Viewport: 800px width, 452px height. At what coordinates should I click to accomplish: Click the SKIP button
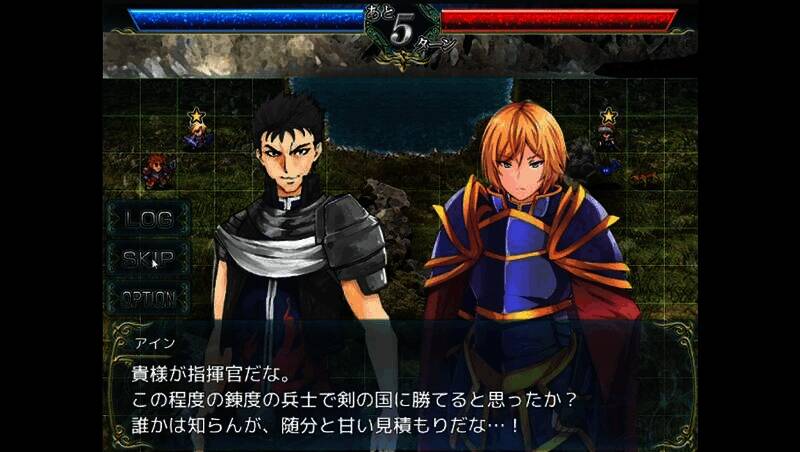[x=148, y=259]
